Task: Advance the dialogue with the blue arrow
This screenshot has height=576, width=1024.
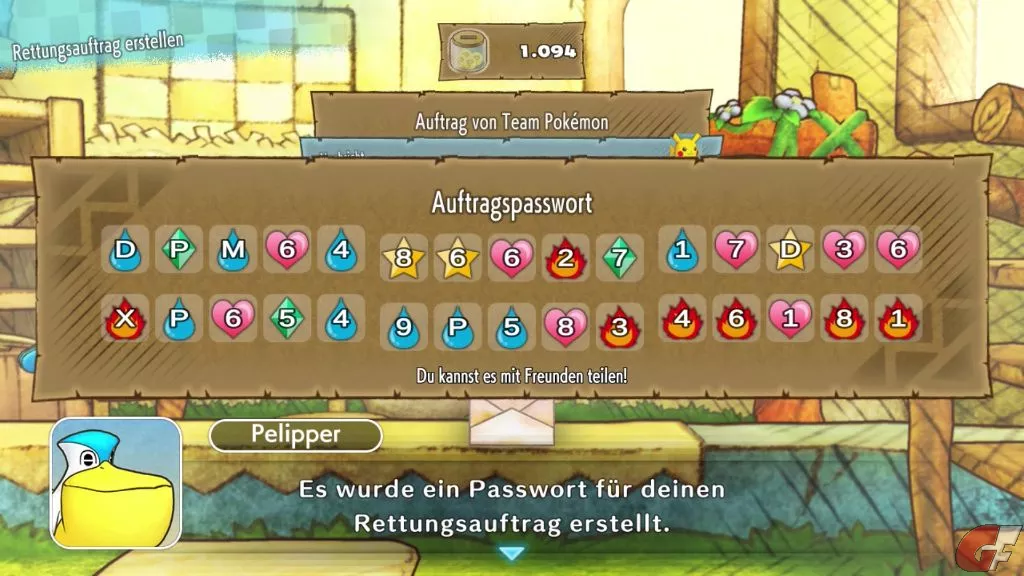Action: [511, 553]
